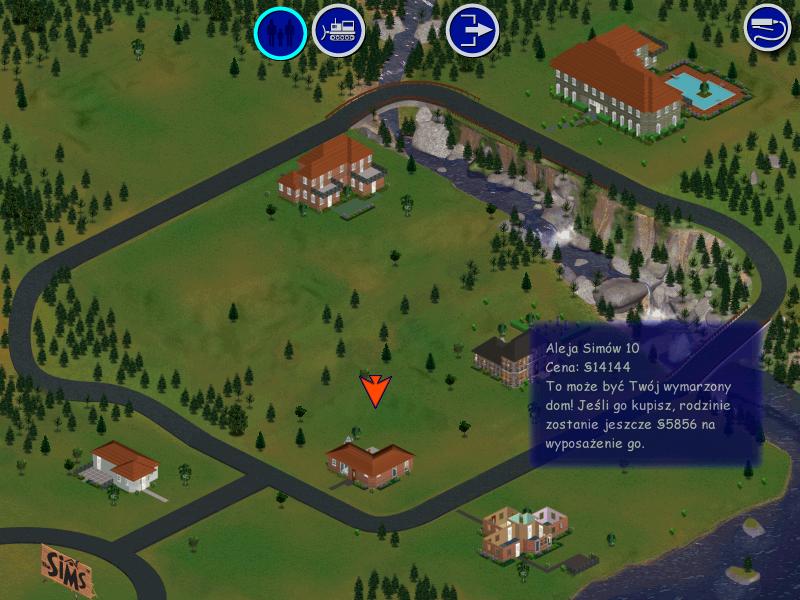Activate the bulldozer evict tool
800x600 pixels.
[x=338, y=32]
